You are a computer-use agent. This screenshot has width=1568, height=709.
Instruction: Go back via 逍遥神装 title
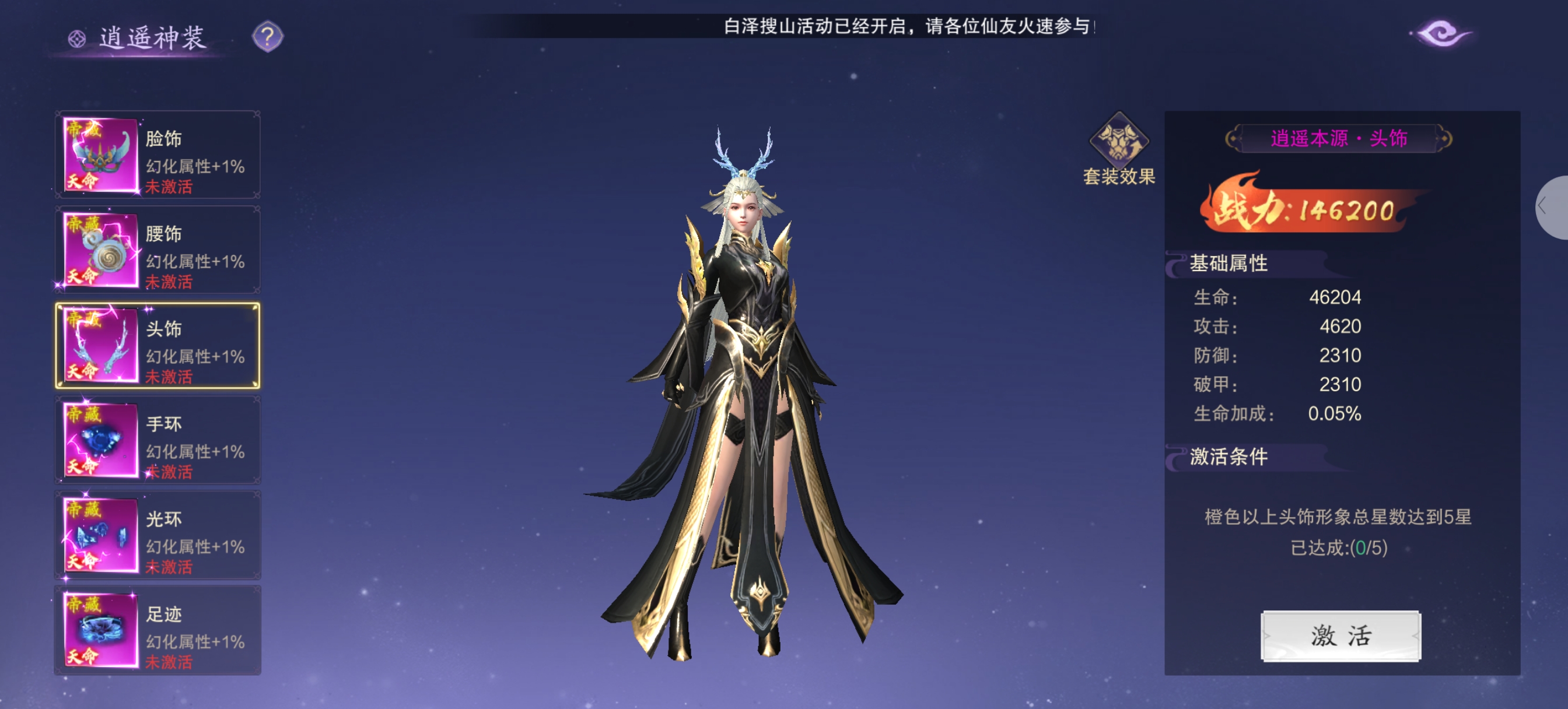coord(139,38)
